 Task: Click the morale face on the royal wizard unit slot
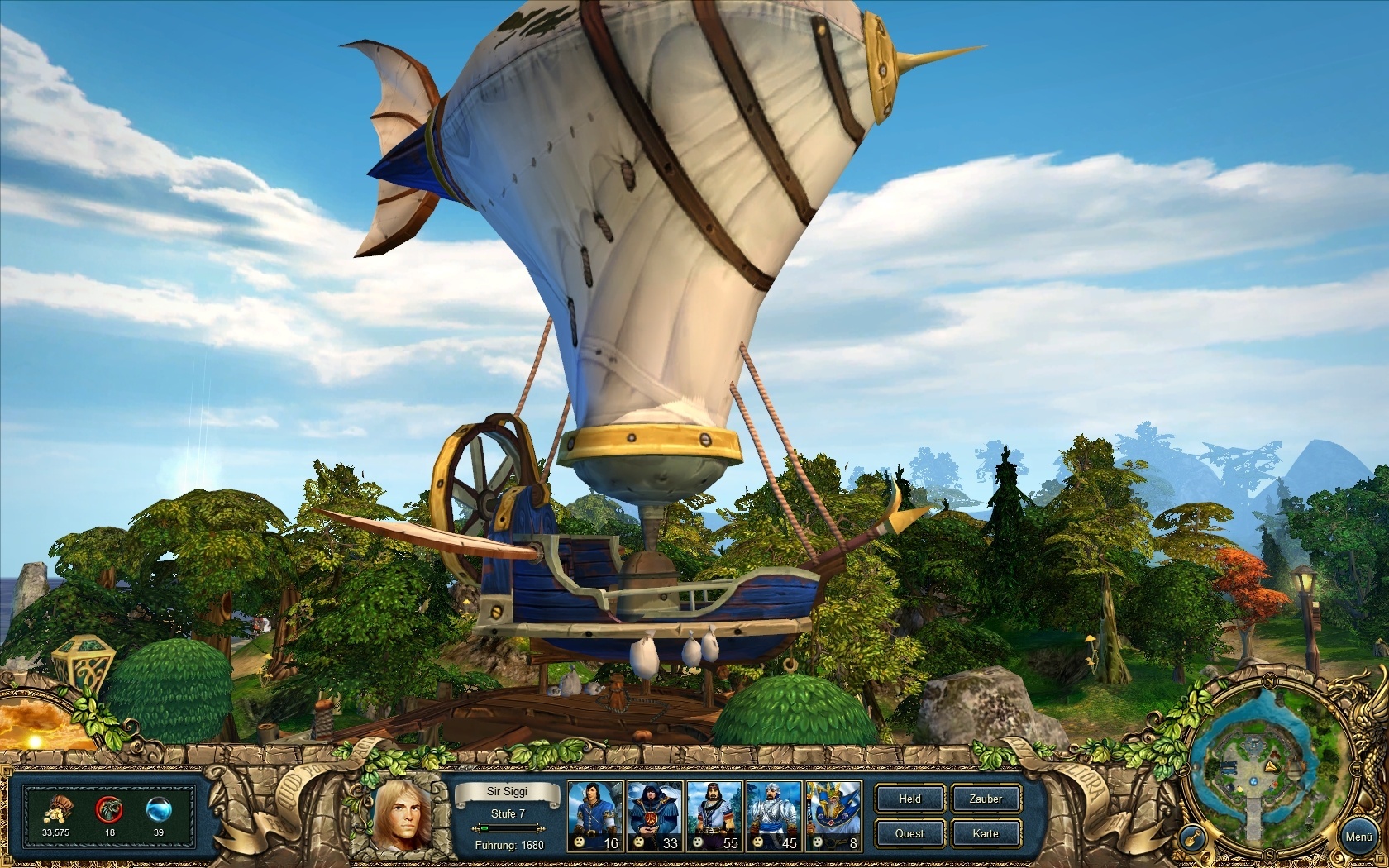pos(817,842)
